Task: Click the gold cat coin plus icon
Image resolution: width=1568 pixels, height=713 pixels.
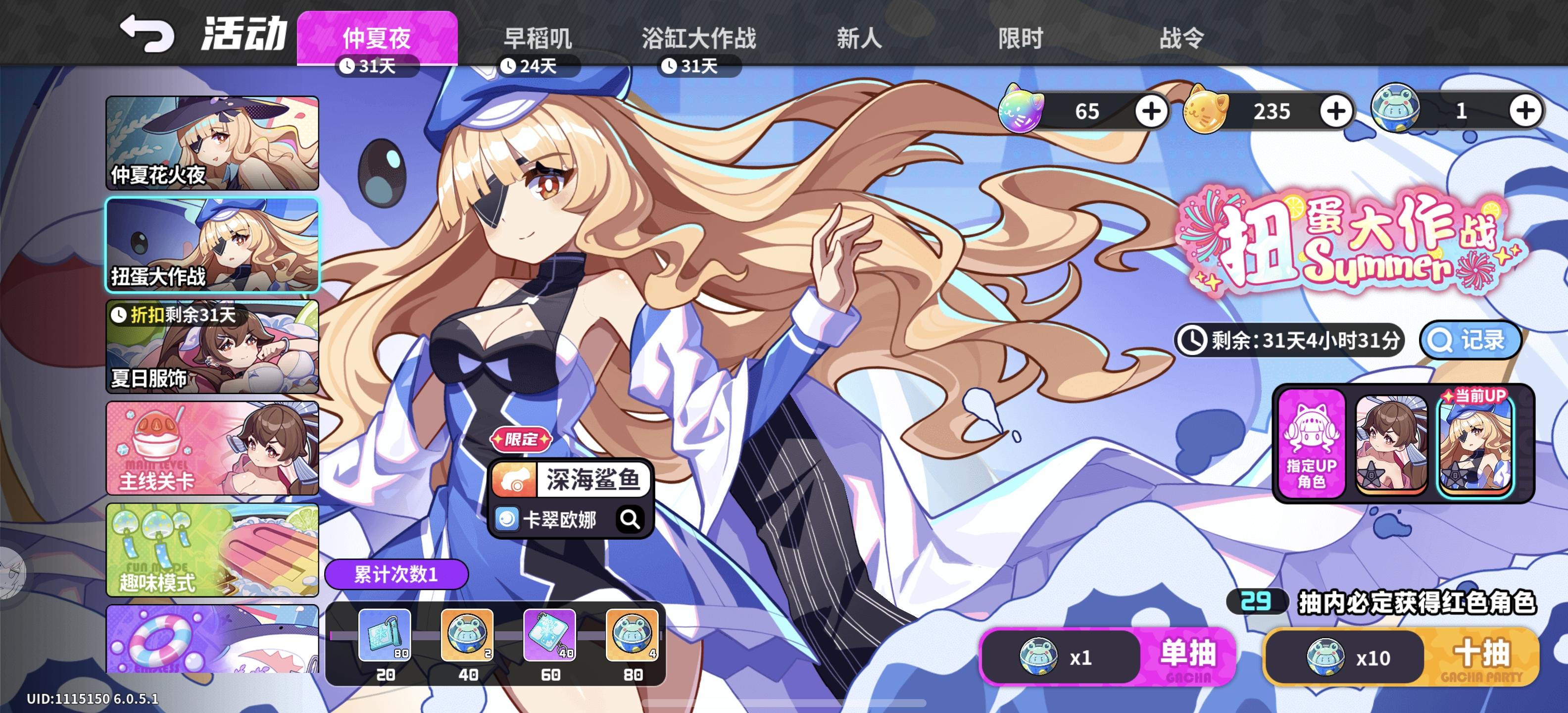Action: coord(1337,111)
